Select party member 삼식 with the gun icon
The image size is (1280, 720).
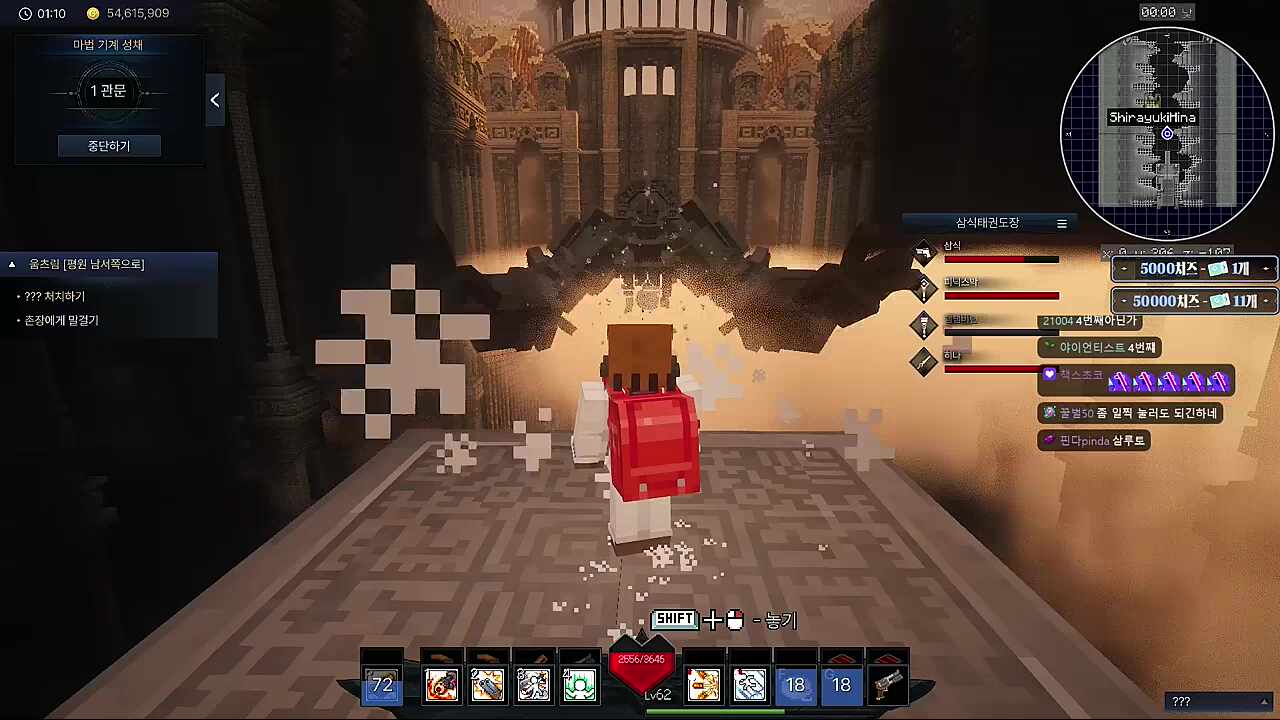coord(923,255)
